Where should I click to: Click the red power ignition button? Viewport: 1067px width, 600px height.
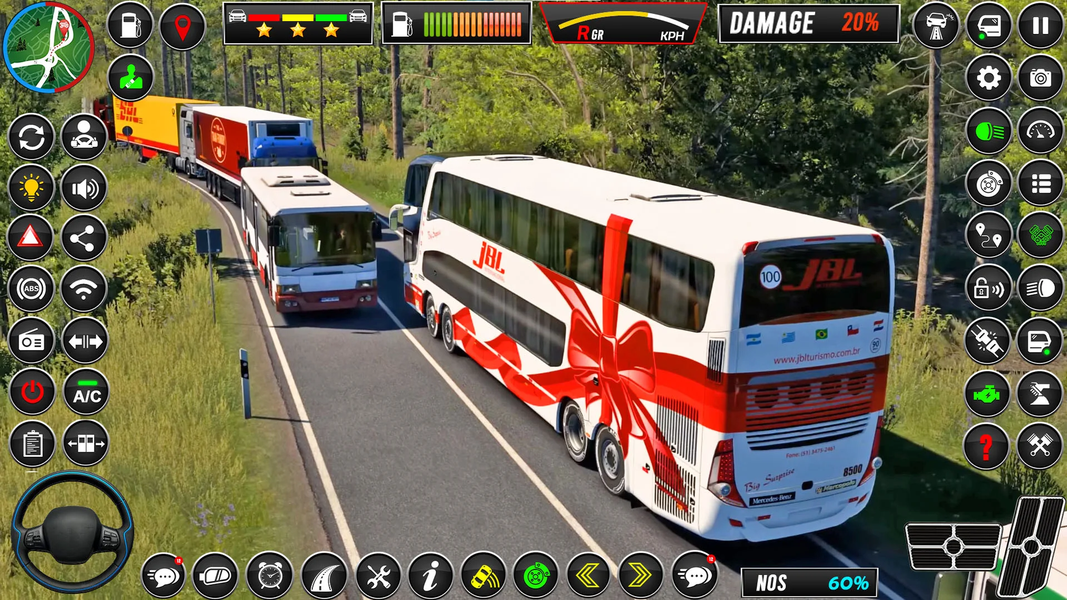pos(31,392)
